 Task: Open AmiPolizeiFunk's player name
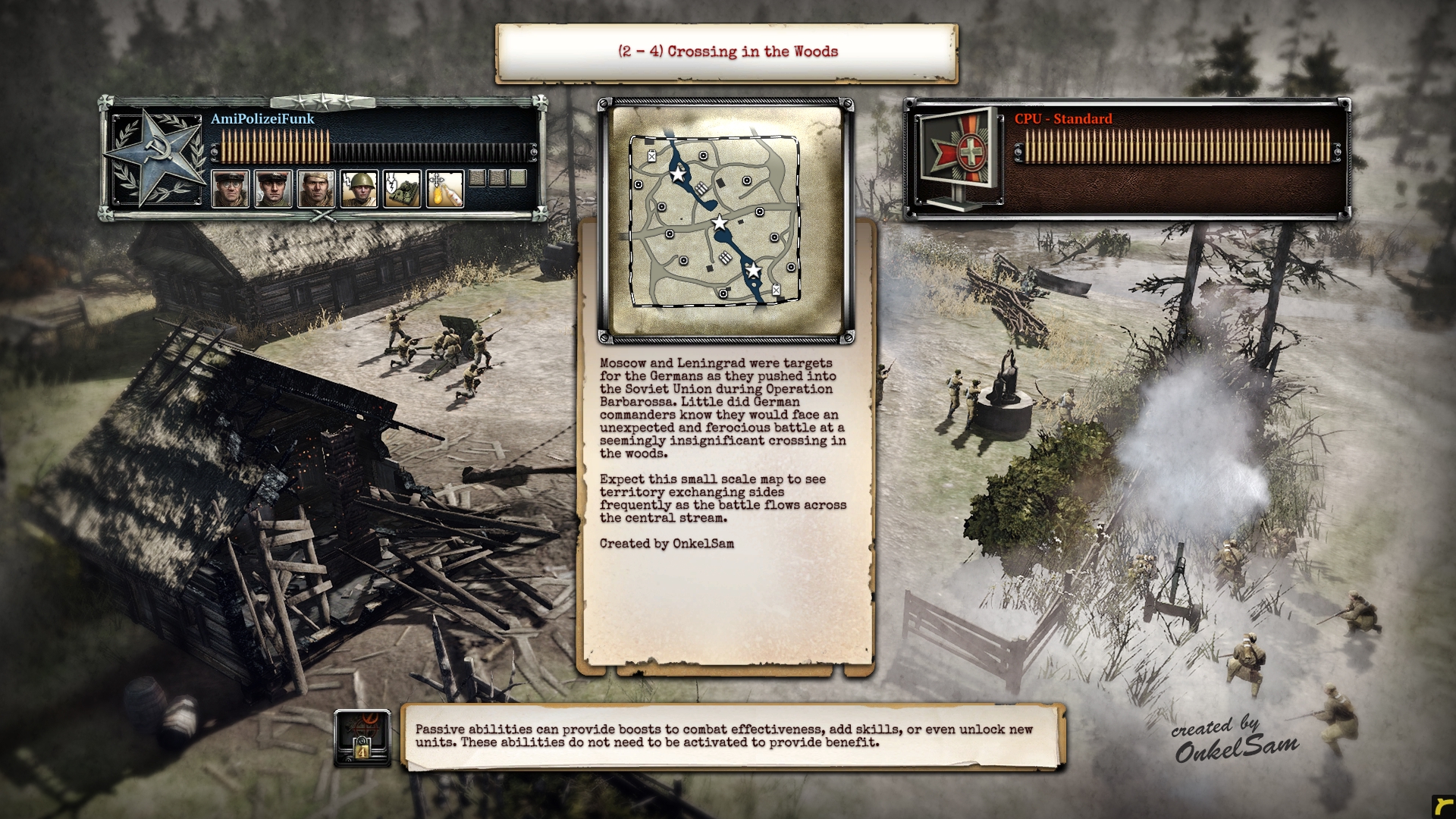pyautogui.click(x=262, y=119)
